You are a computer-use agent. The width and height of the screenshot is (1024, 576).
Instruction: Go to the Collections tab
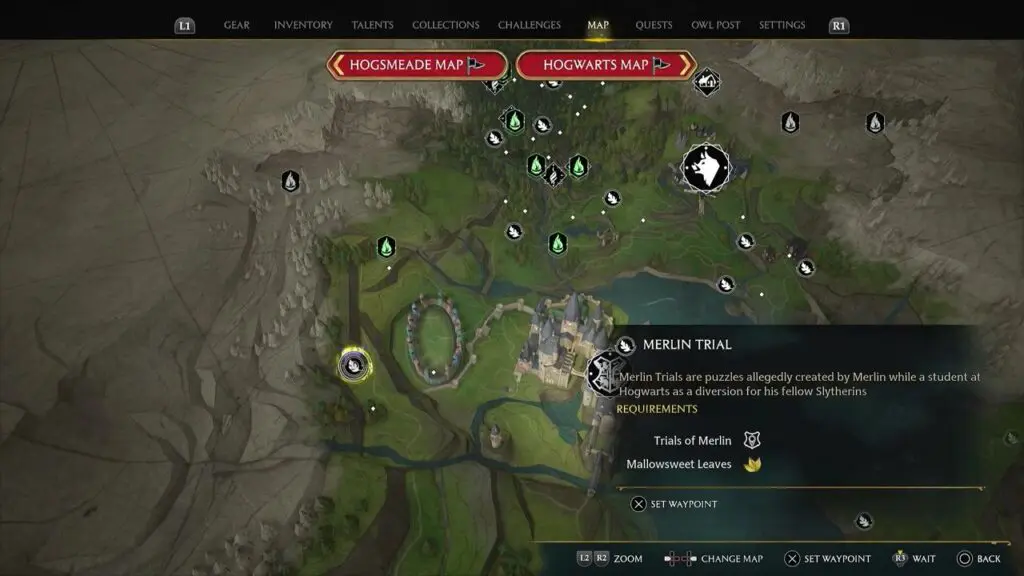(445, 25)
